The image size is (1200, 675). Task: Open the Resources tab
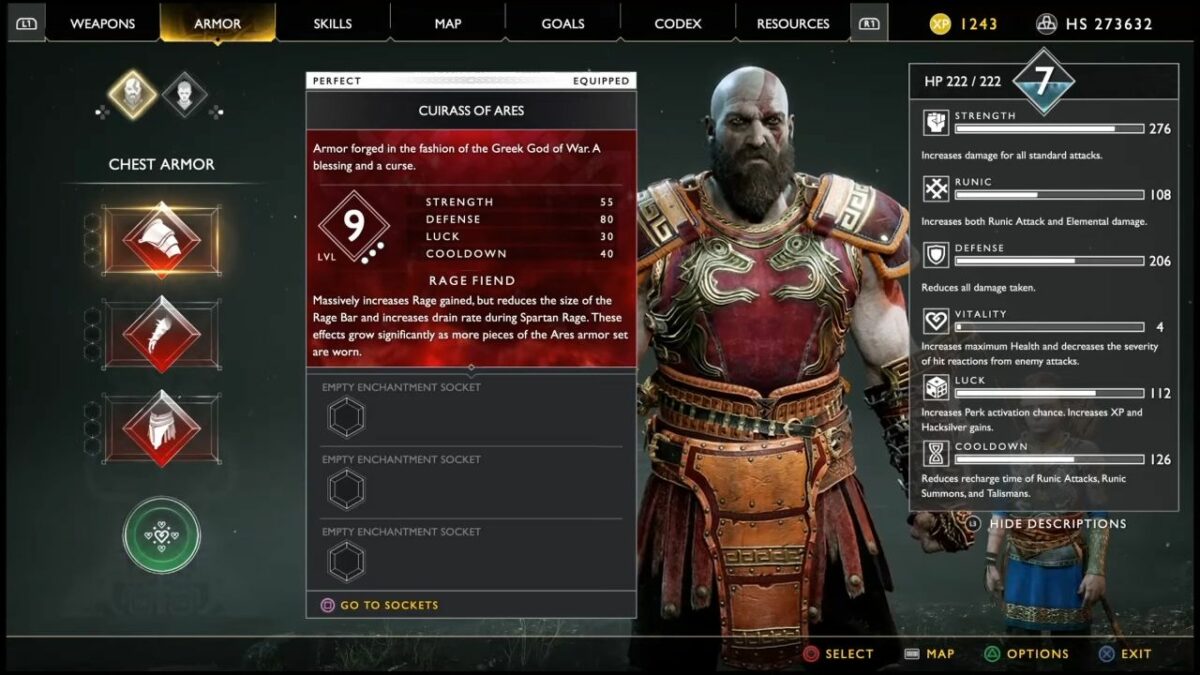click(x=793, y=23)
